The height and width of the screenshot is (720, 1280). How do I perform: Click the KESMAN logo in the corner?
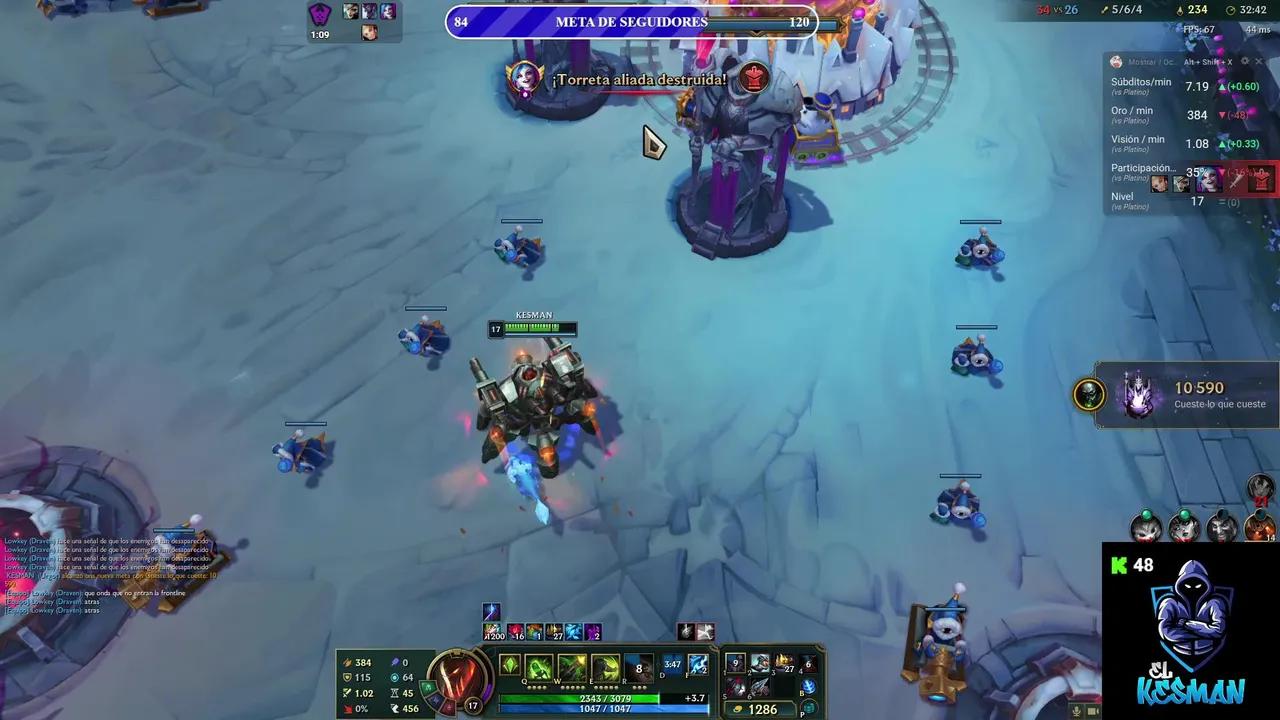click(1190, 640)
